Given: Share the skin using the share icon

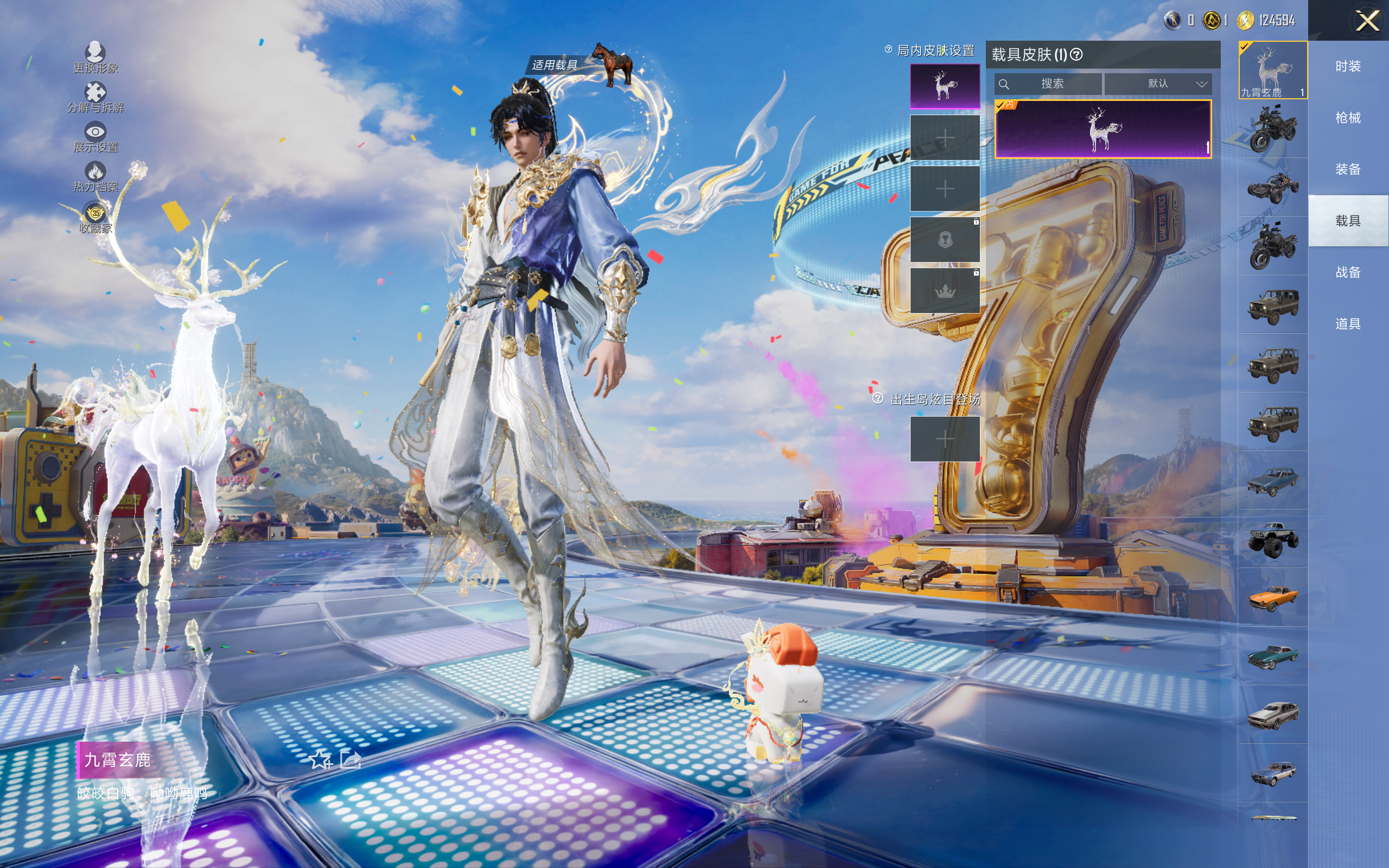Looking at the screenshot, I should [x=351, y=760].
